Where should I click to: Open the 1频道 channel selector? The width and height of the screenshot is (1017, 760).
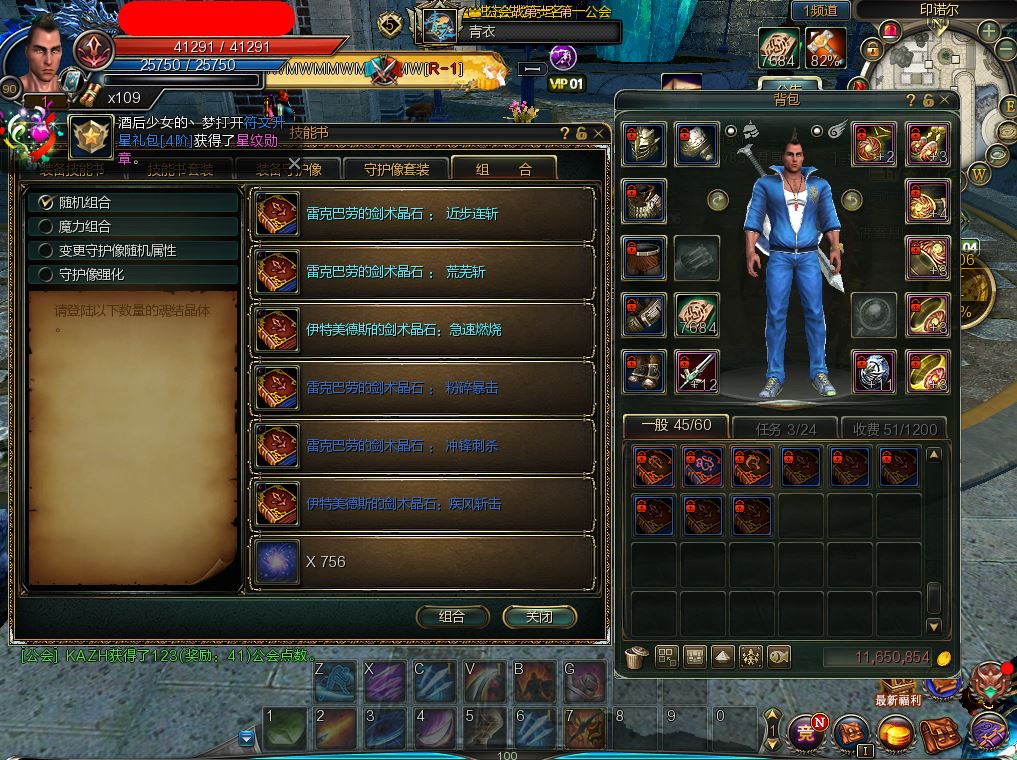[820, 10]
